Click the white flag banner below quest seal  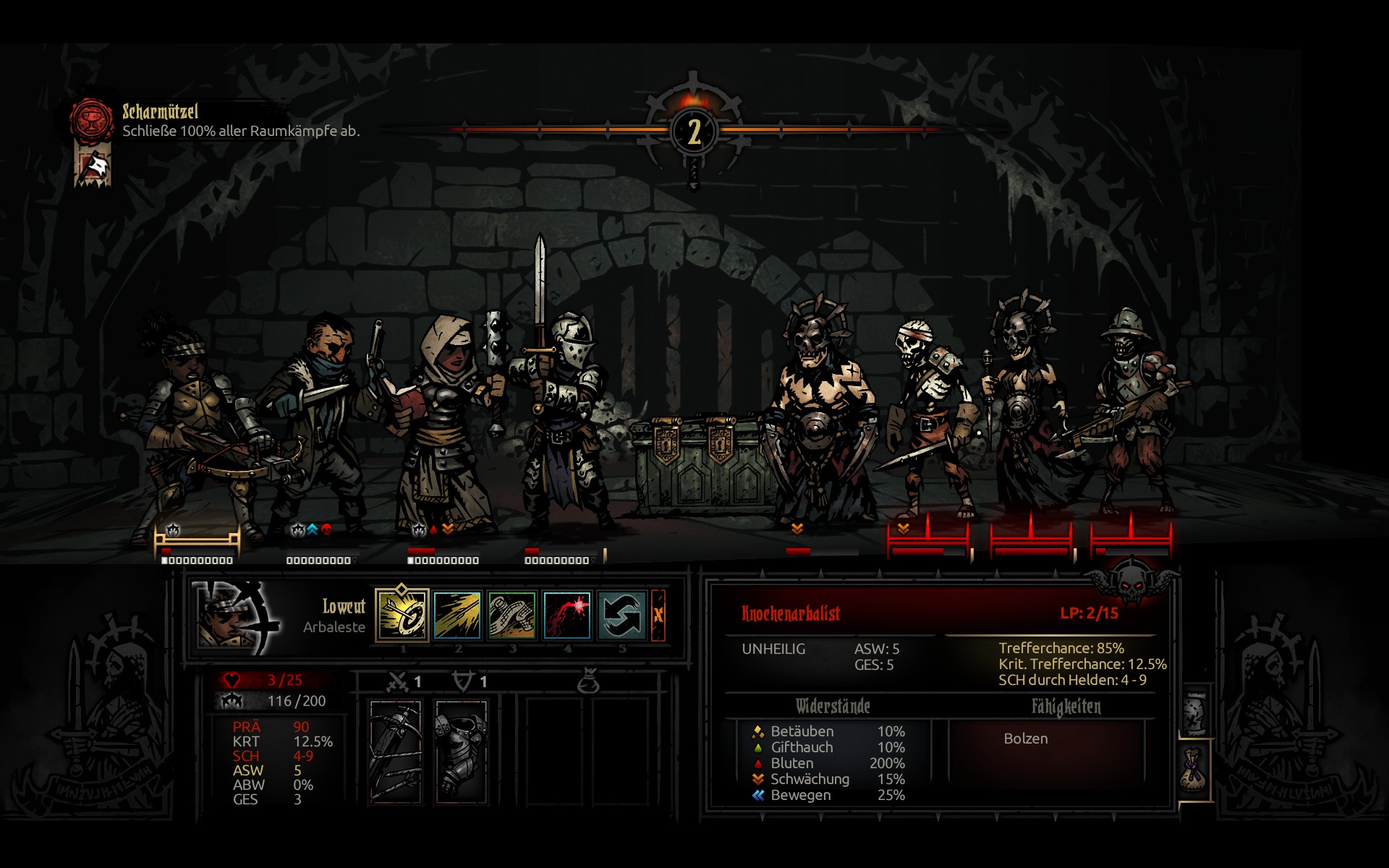click(94, 167)
